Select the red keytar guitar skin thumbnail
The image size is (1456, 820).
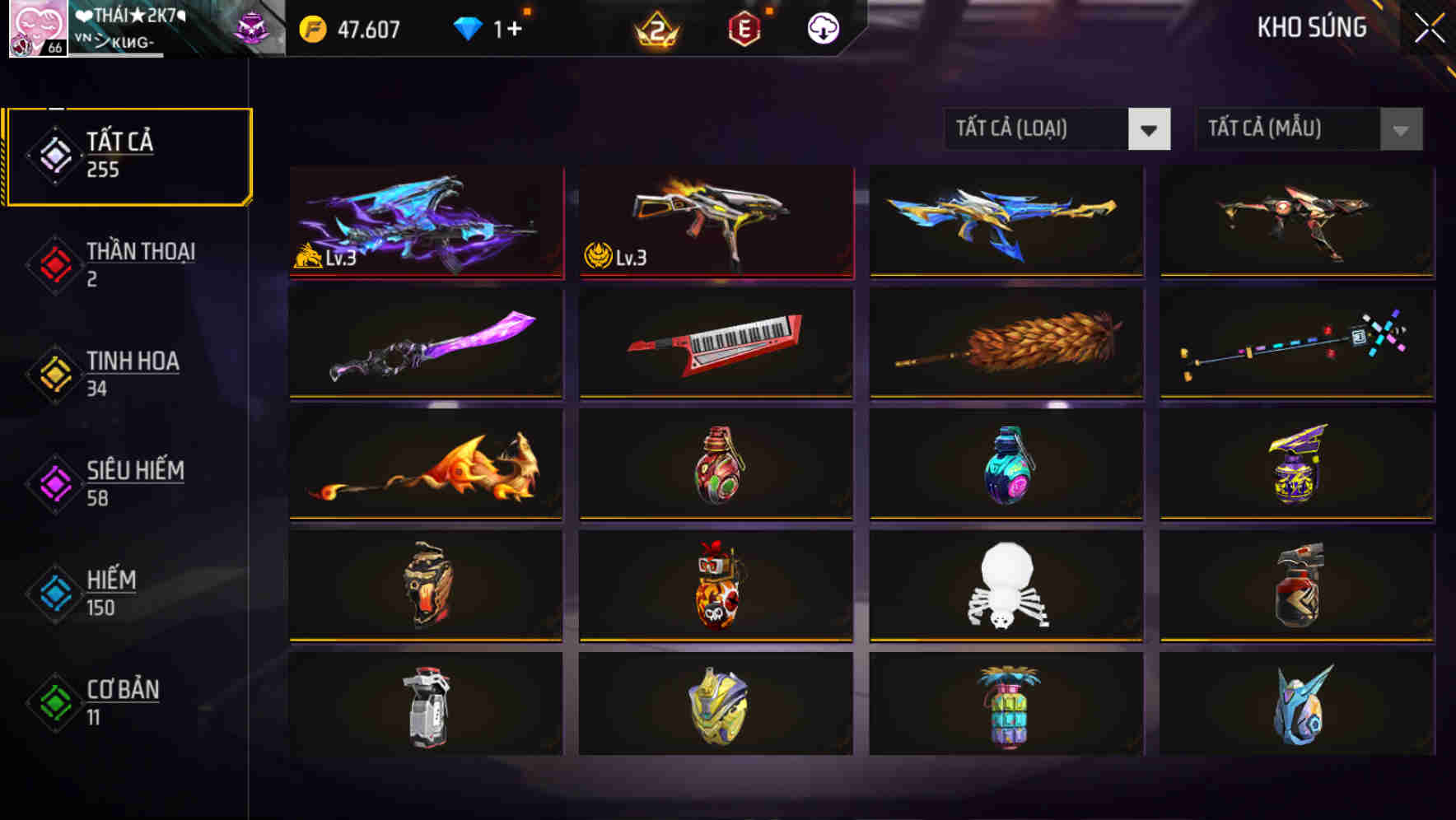click(716, 343)
